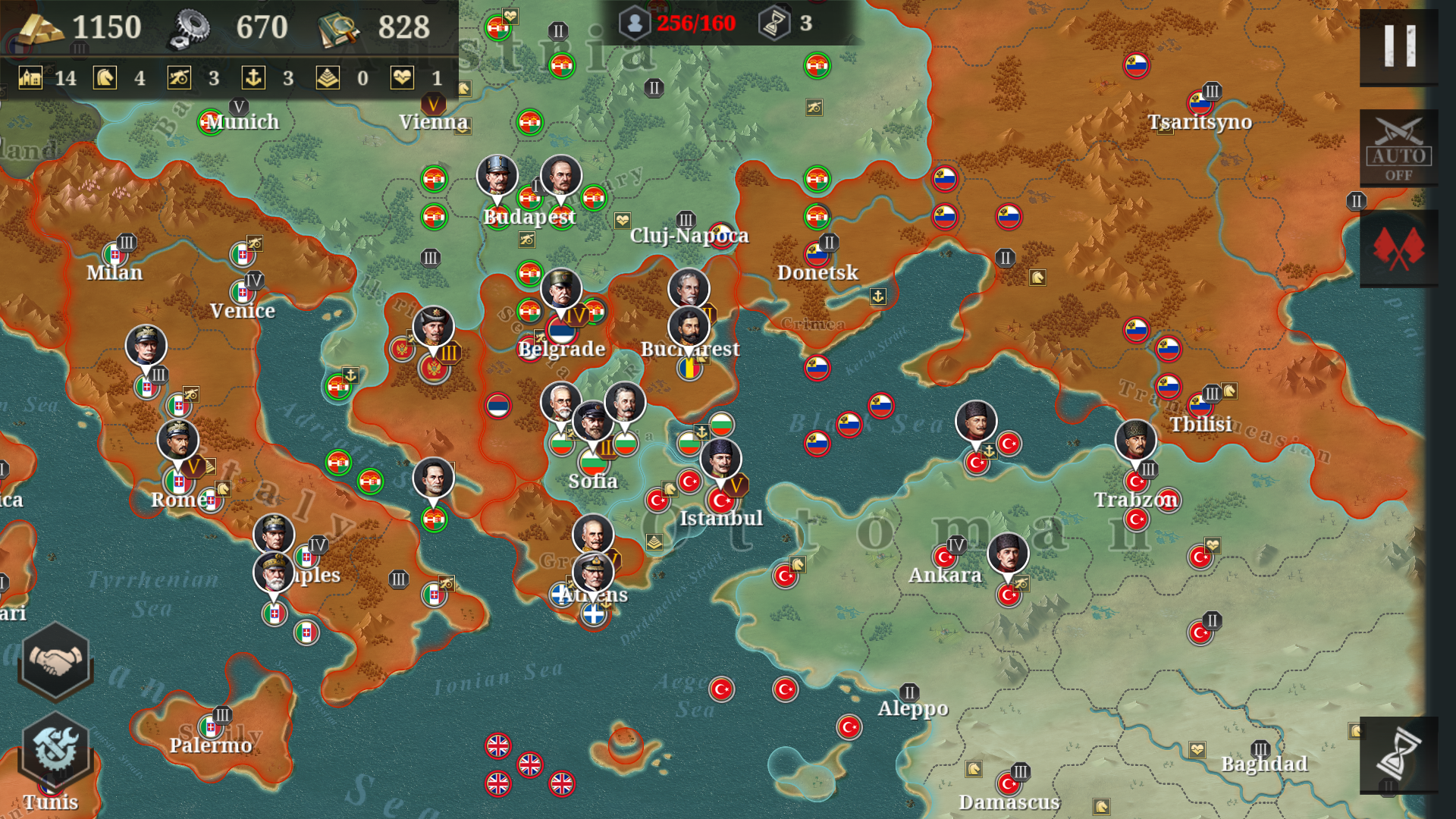The image size is (1456, 819).
Task: Open the morale heart counter panel
Action: [x=402, y=78]
